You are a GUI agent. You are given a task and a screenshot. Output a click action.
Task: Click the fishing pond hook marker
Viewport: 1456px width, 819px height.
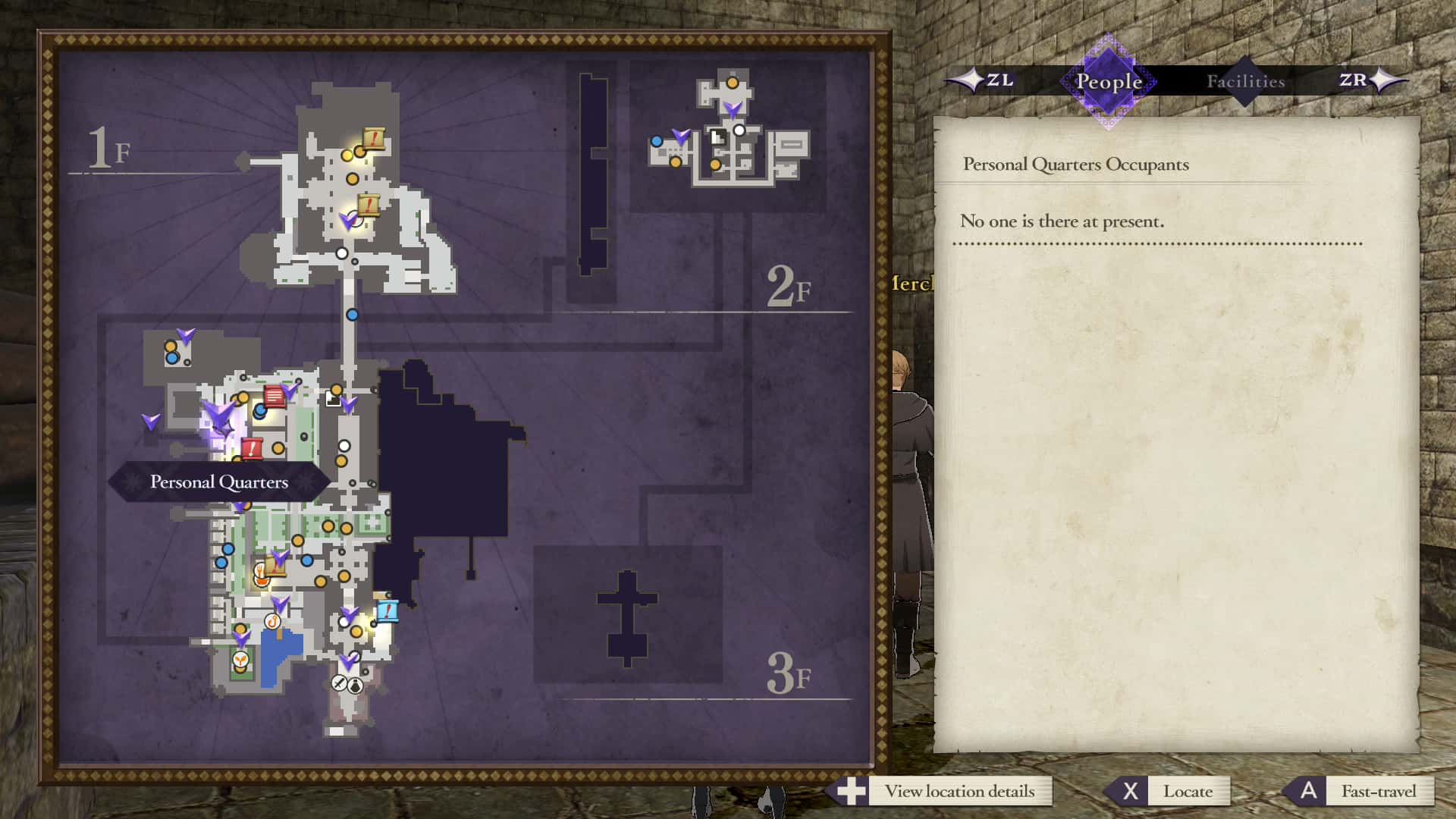272,621
